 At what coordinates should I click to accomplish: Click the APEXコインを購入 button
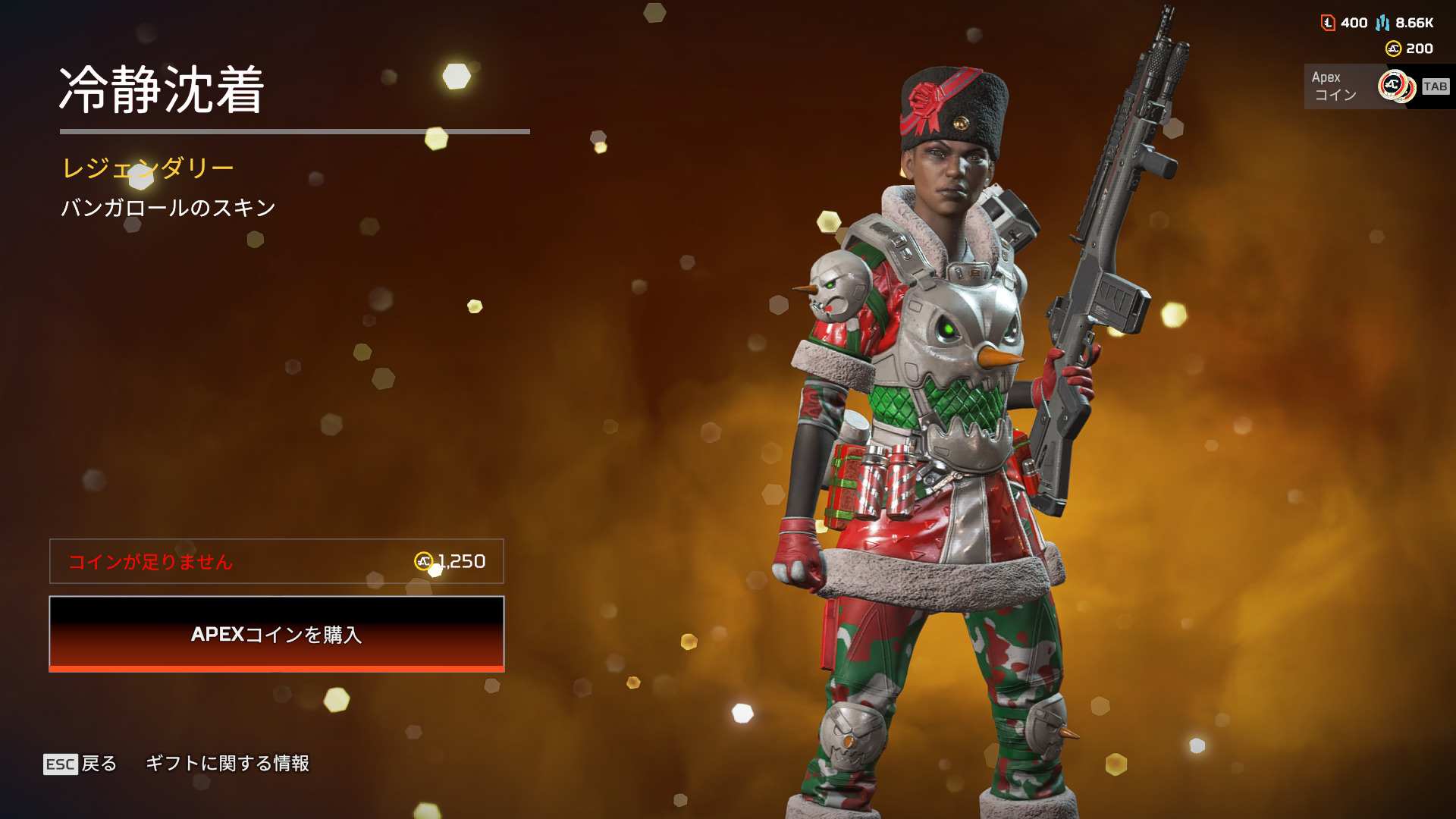coord(276,634)
